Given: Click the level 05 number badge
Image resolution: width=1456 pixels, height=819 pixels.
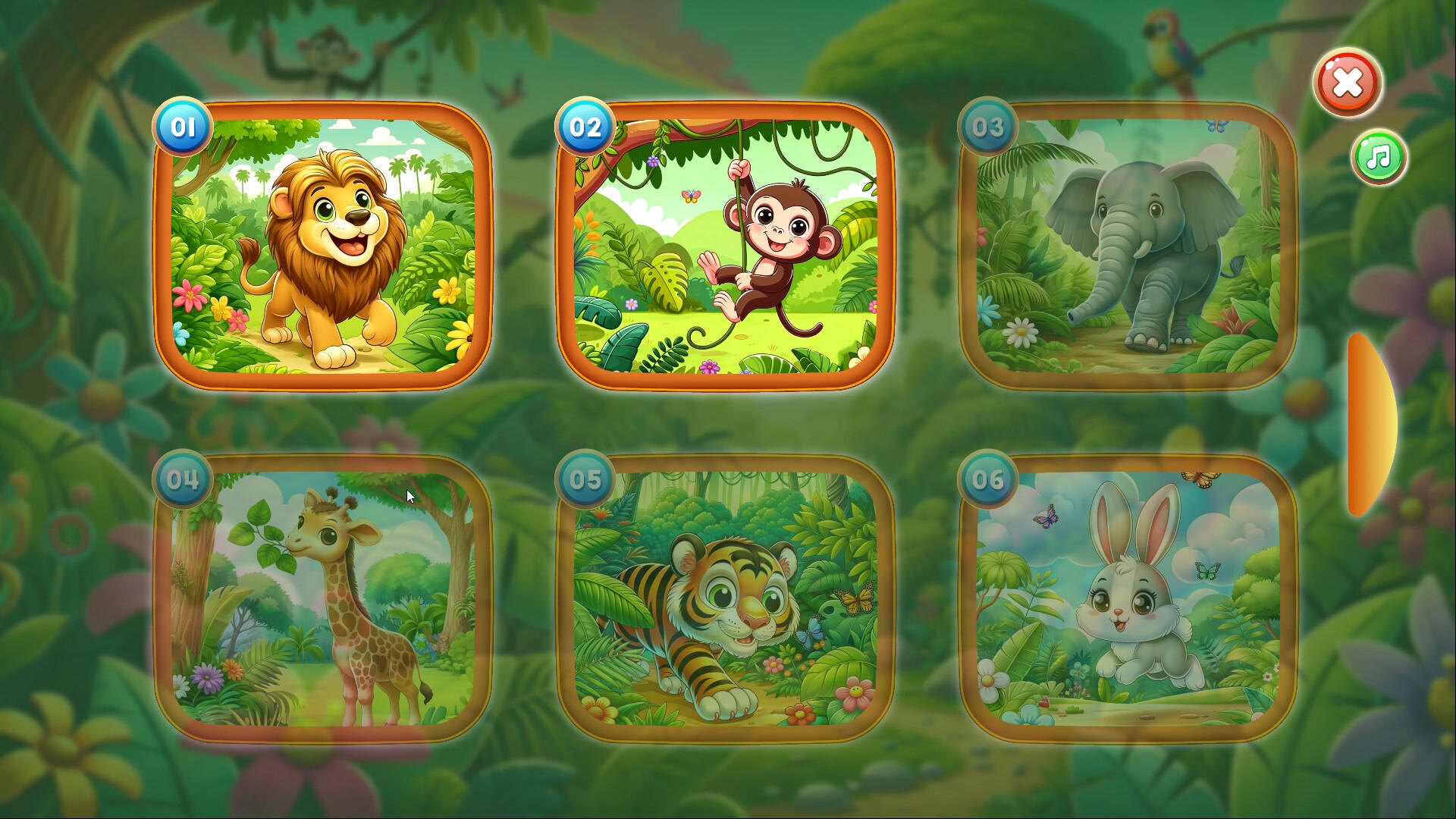Looking at the screenshot, I should click(x=585, y=480).
